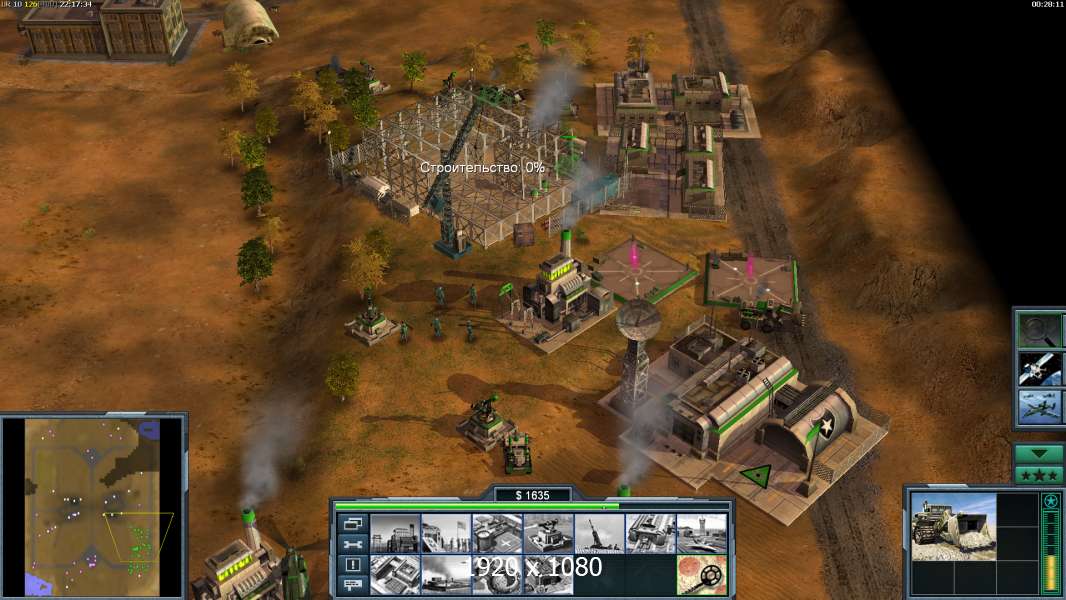Viewport: 1066px width, 600px height.
Task: Select the missile launcher defense icon
Action: pos(598,533)
